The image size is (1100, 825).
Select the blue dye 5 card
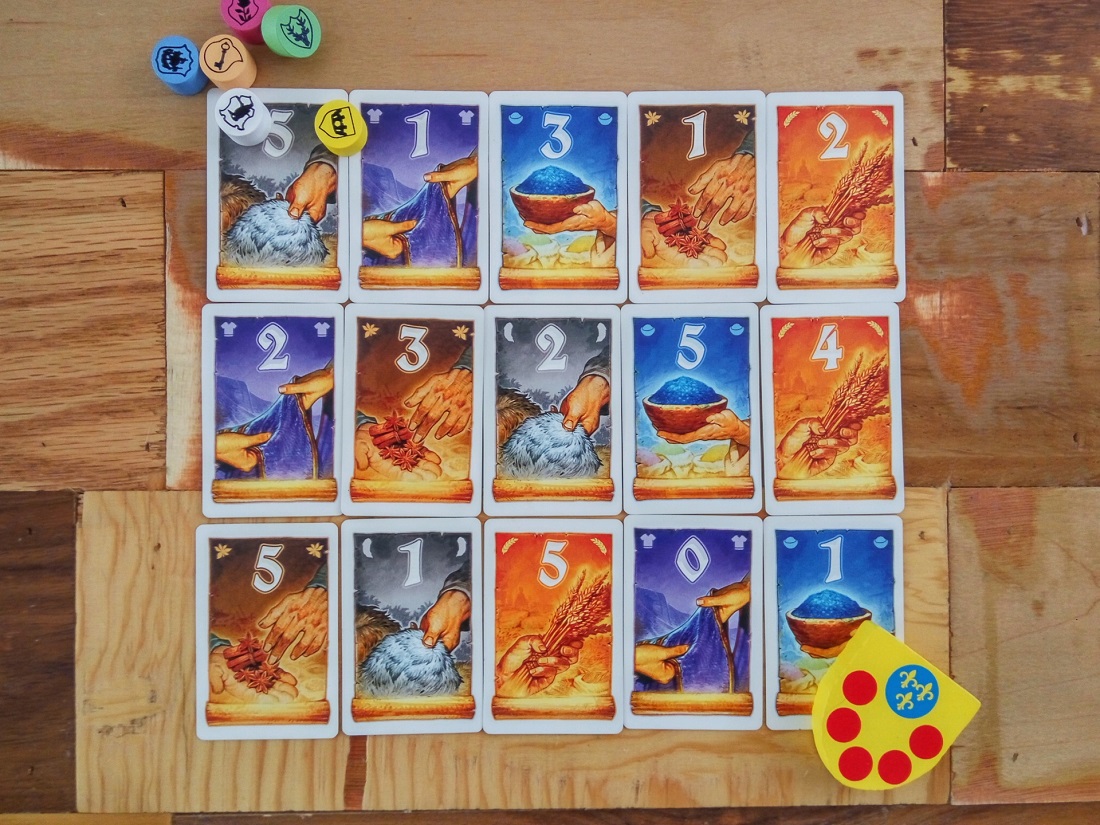pos(692,408)
